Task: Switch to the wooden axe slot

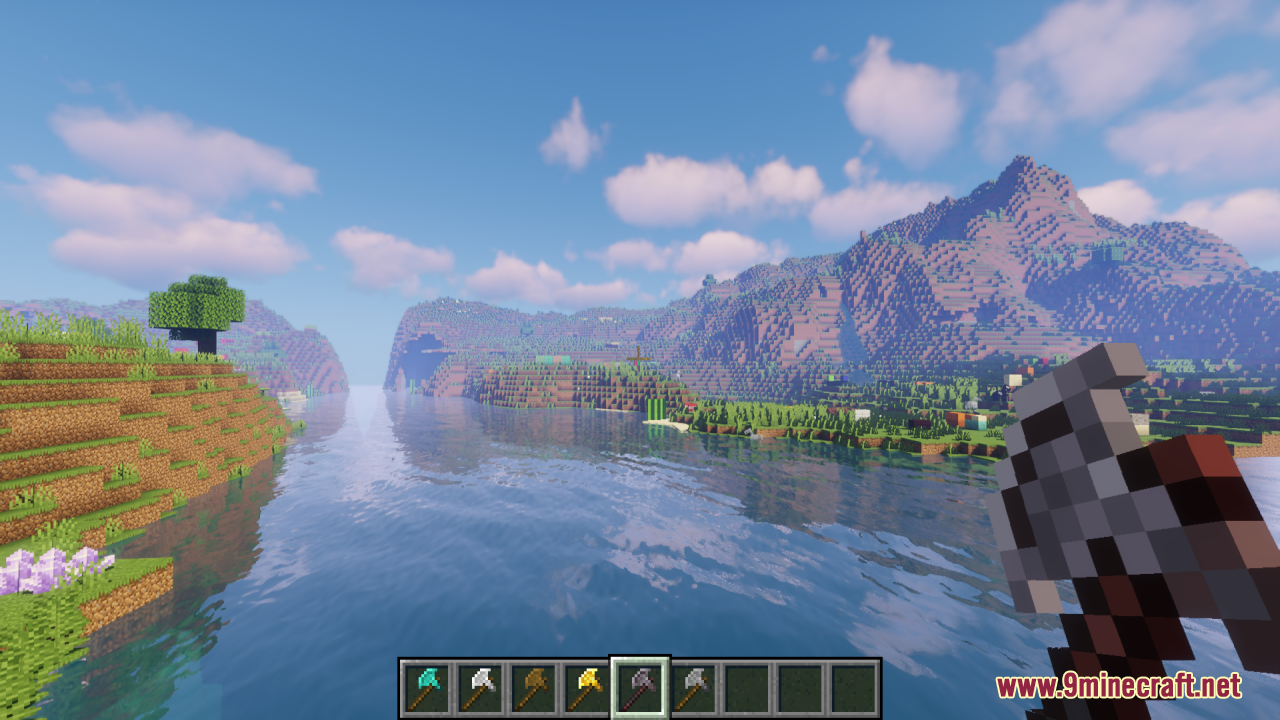Action: (x=532, y=688)
